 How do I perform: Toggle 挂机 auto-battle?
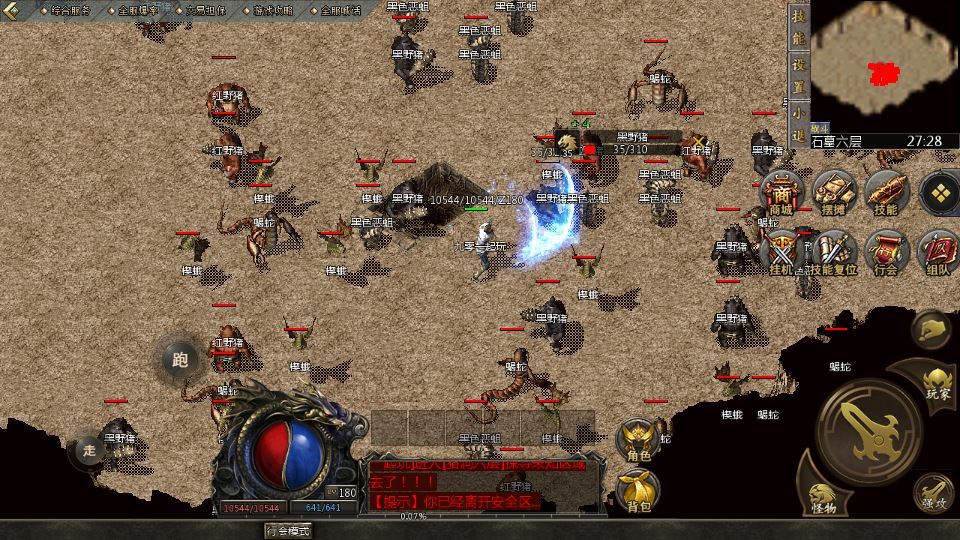[x=781, y=252]
